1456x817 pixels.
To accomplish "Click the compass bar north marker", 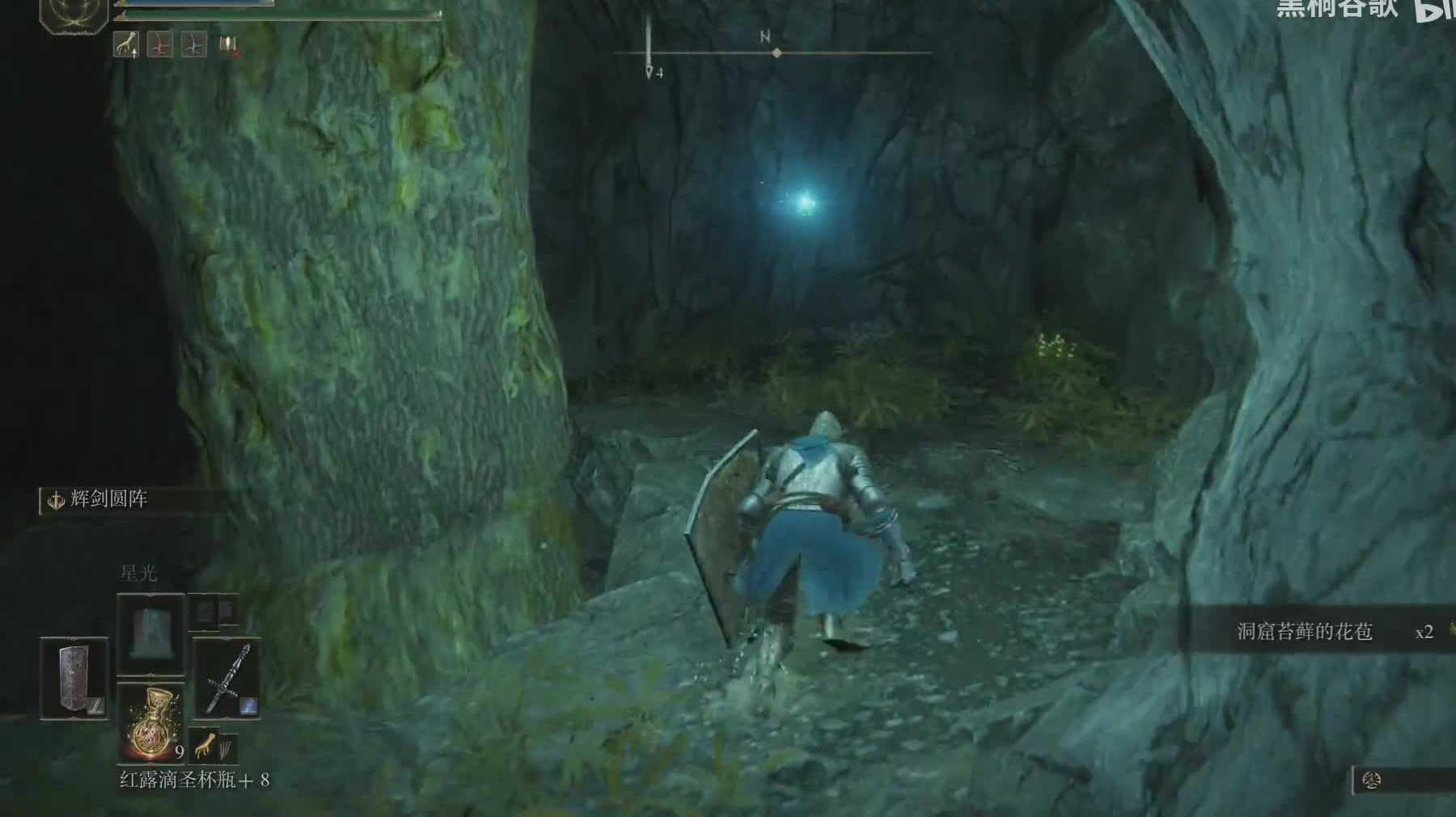I will [765, 37].
